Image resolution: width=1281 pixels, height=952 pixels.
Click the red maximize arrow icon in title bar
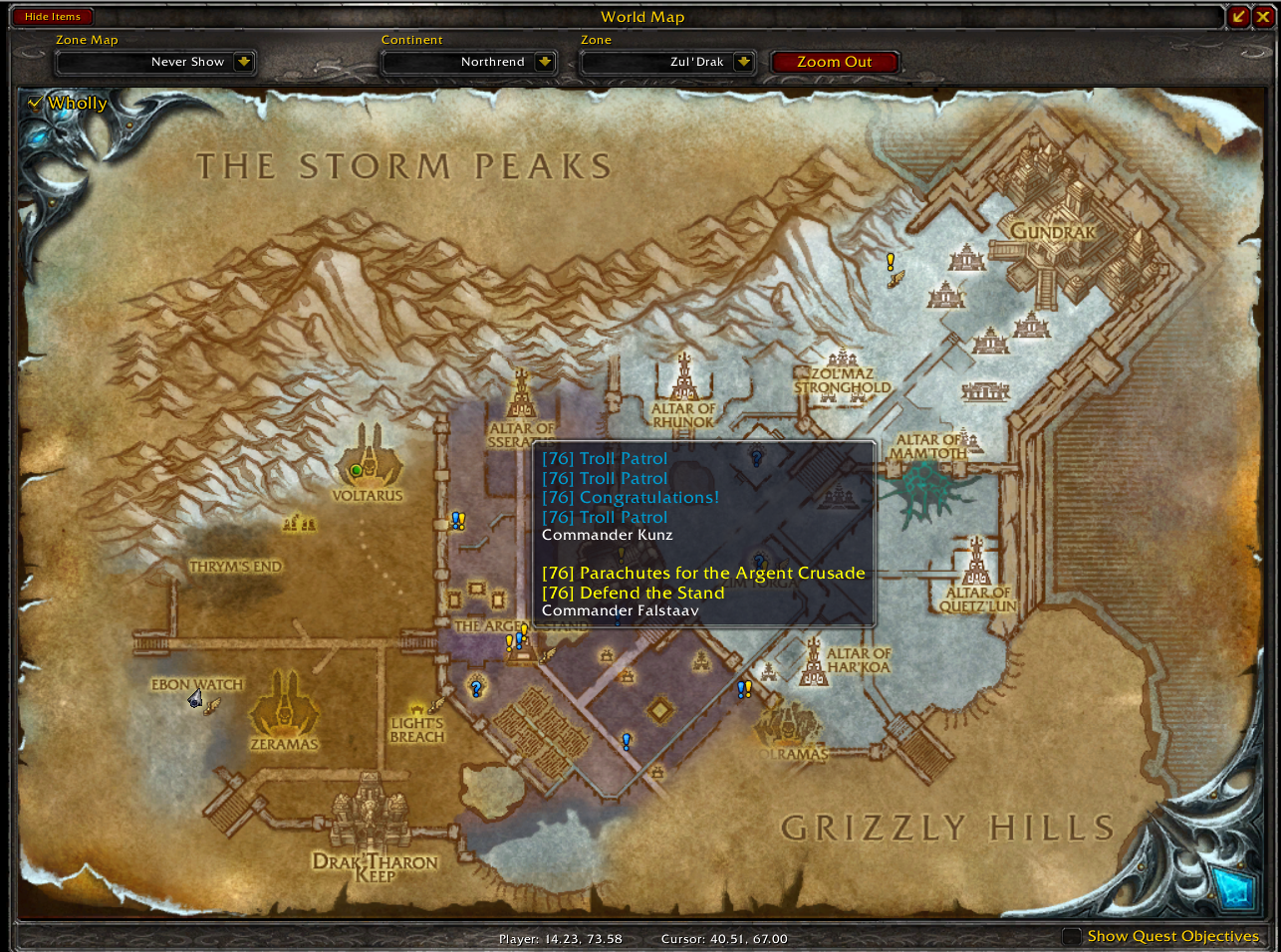point(1237,16)
